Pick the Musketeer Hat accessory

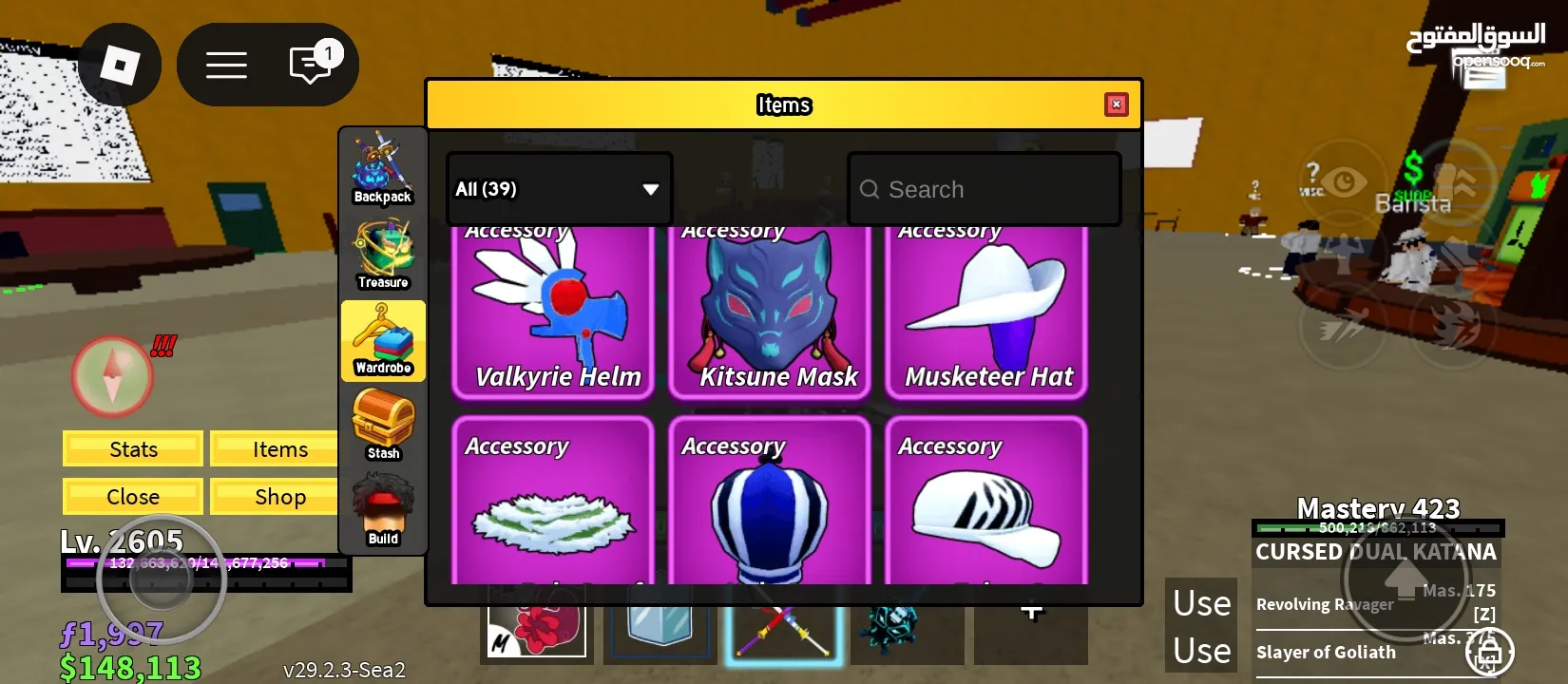coord(986,313)
